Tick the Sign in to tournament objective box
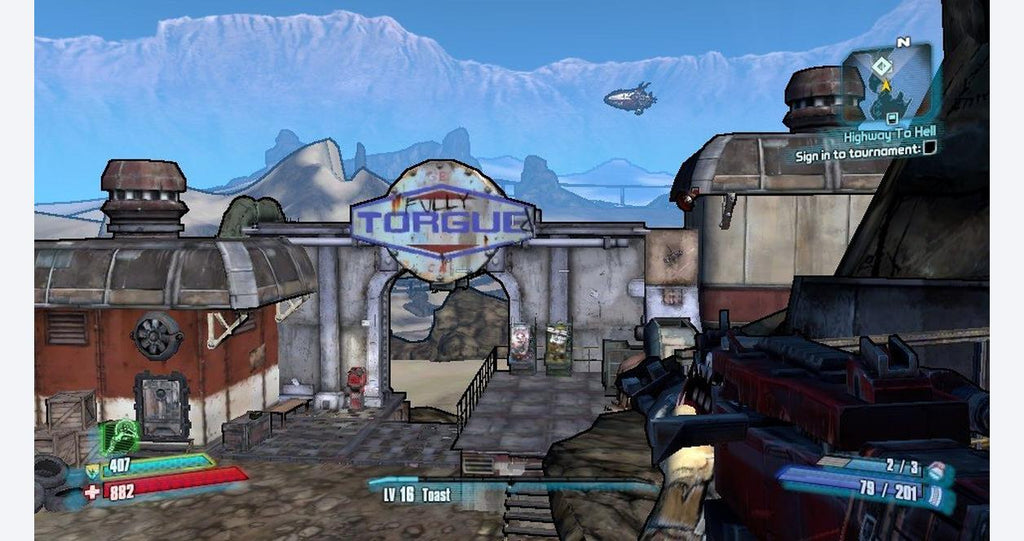 pos(929,149)
